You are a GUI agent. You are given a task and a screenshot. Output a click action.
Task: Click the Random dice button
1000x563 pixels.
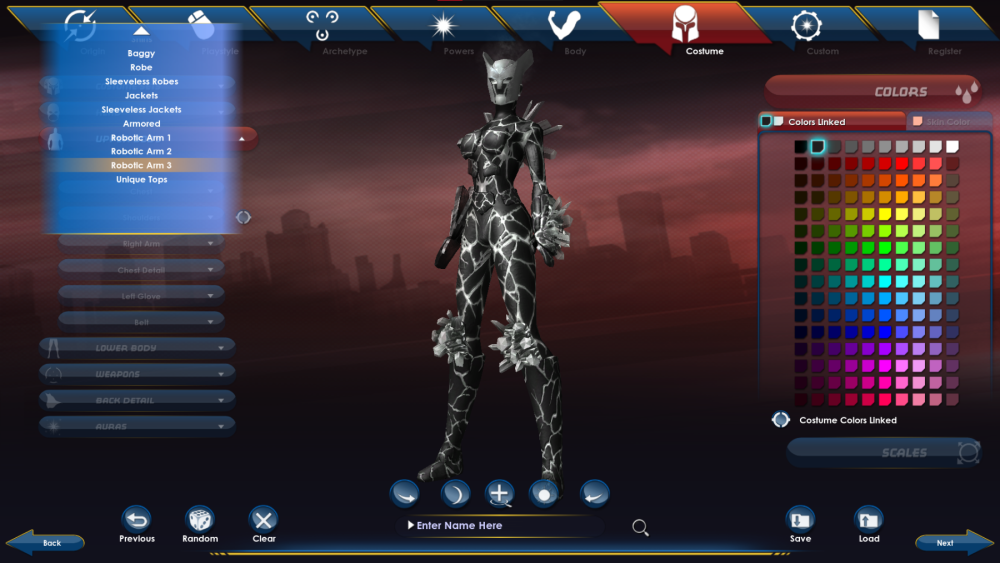[200, 520]
